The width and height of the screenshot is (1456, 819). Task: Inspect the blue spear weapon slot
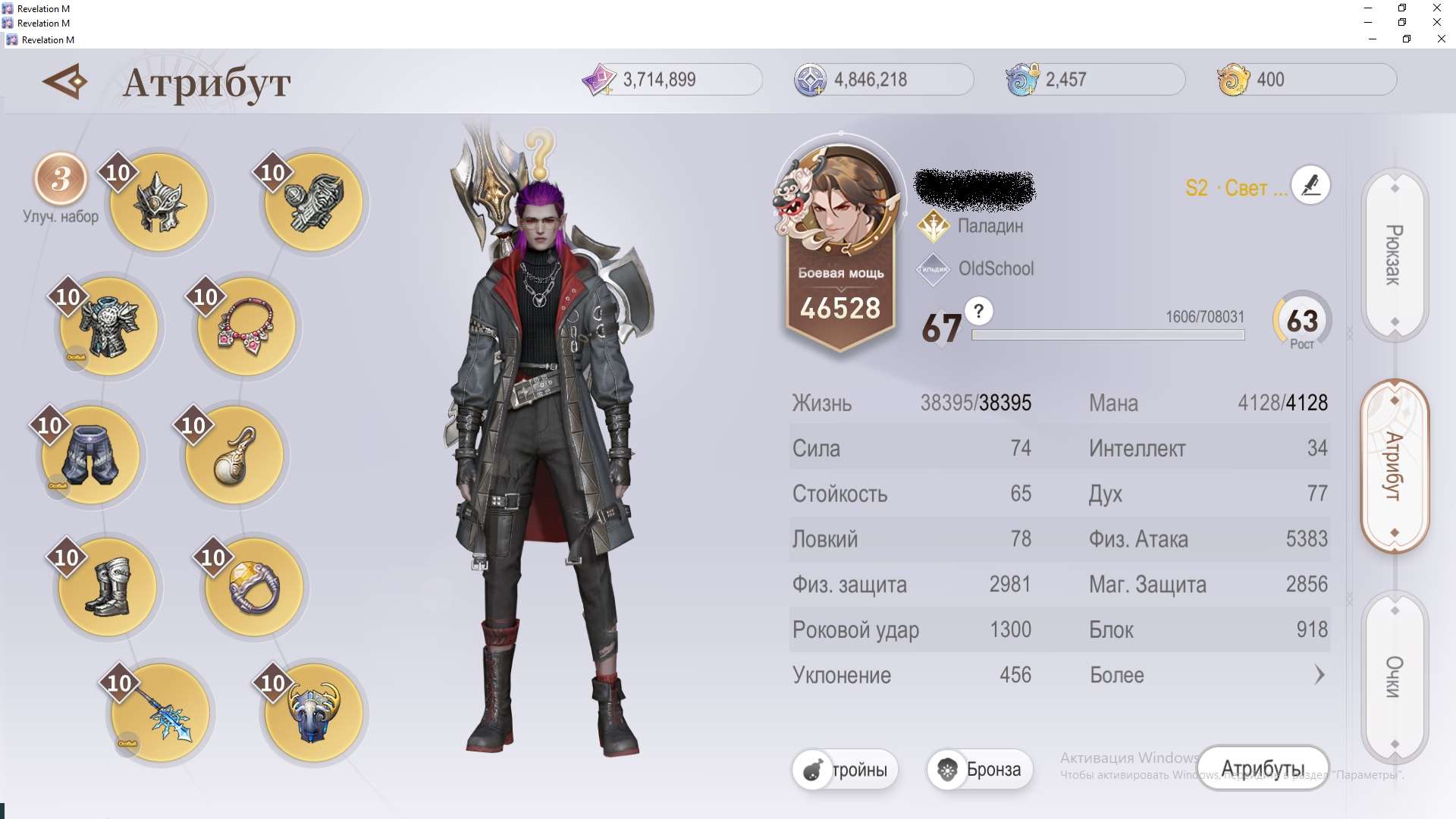pyautogui.click(x=160, y=713)
